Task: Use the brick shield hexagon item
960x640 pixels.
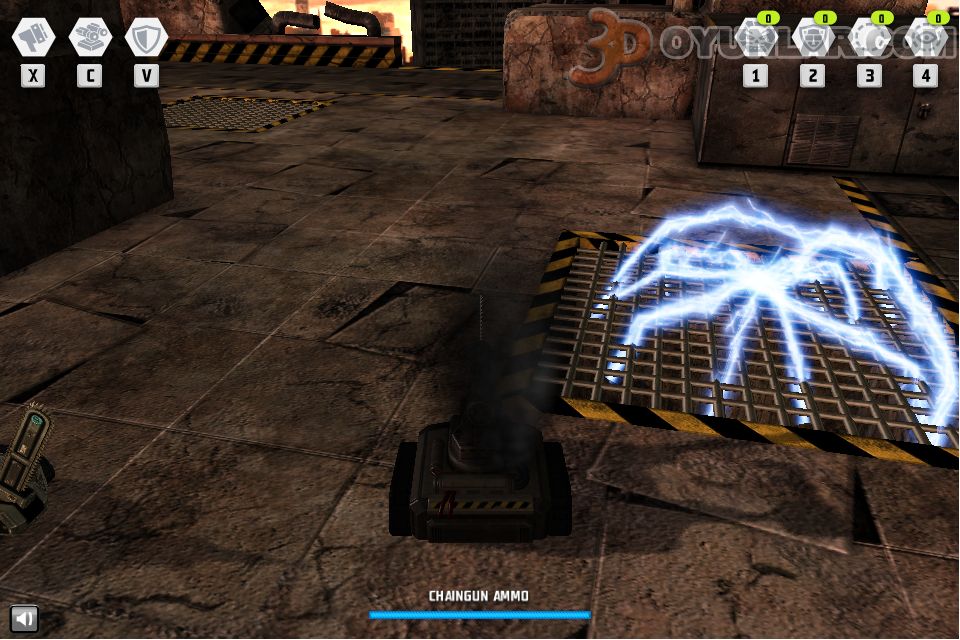Action: 812,39
